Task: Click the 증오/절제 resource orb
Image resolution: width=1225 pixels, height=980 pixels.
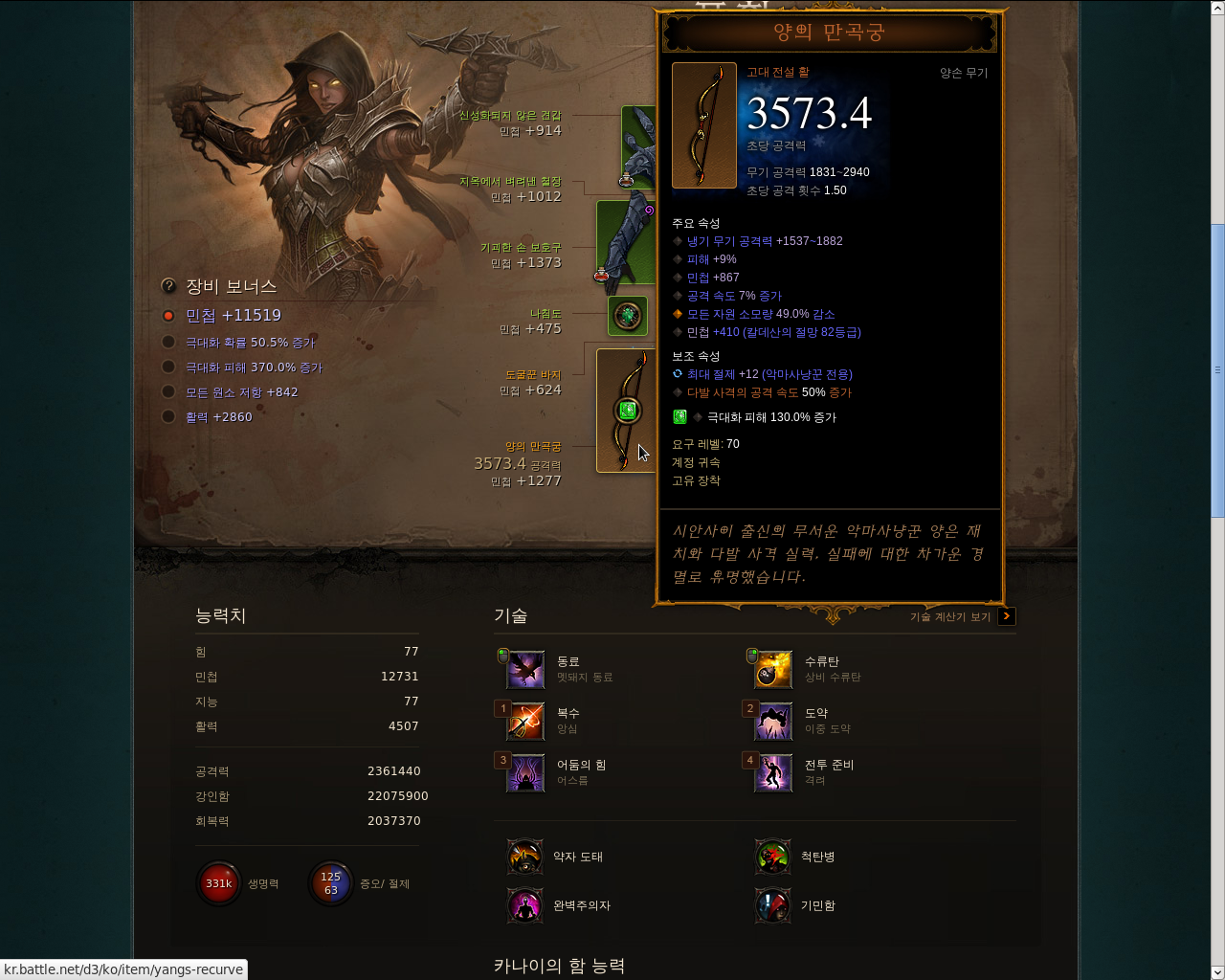Action: [x=330, y=883]
